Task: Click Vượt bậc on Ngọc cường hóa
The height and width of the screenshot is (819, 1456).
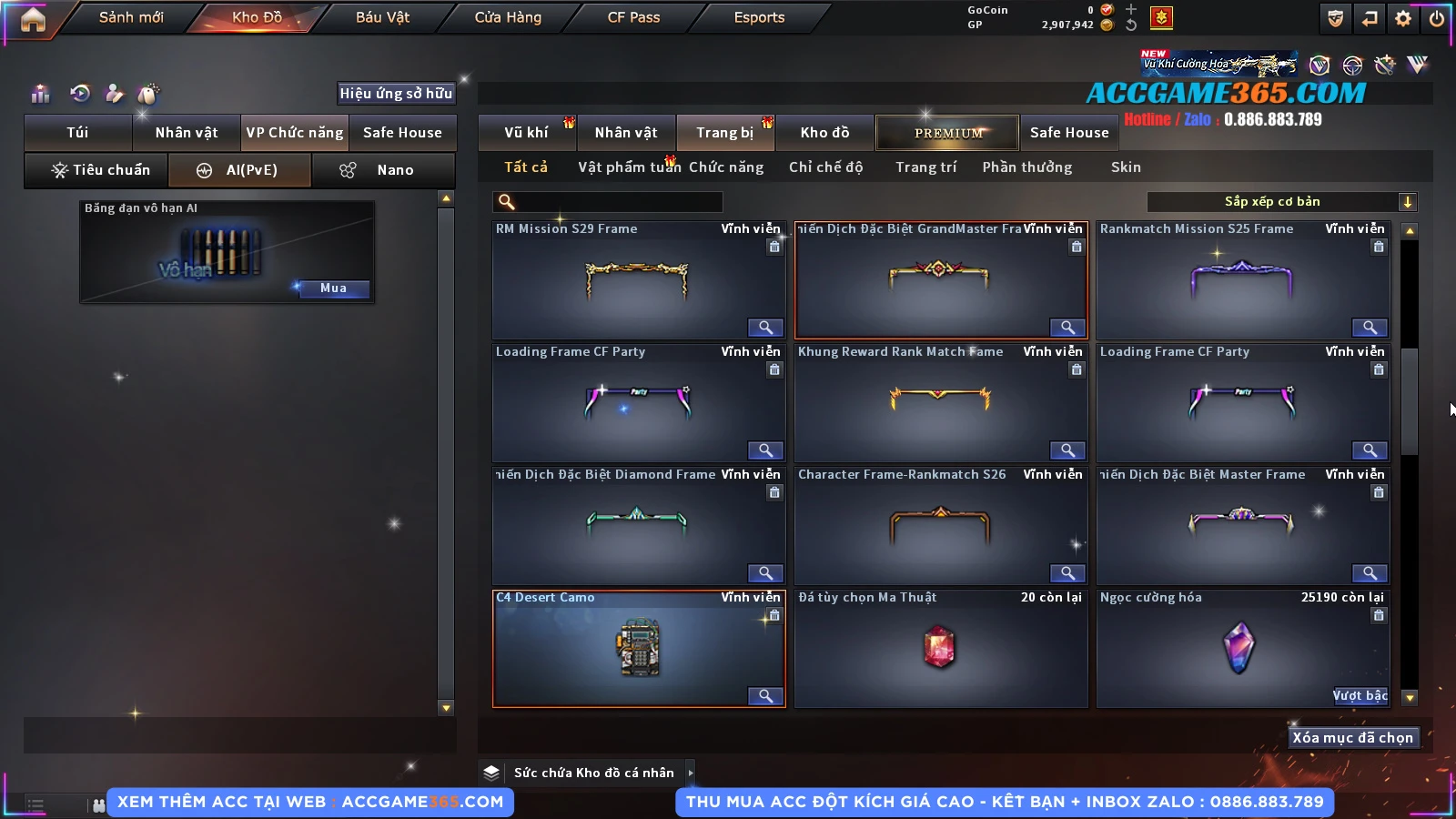Action: (x=1360, y=696)
